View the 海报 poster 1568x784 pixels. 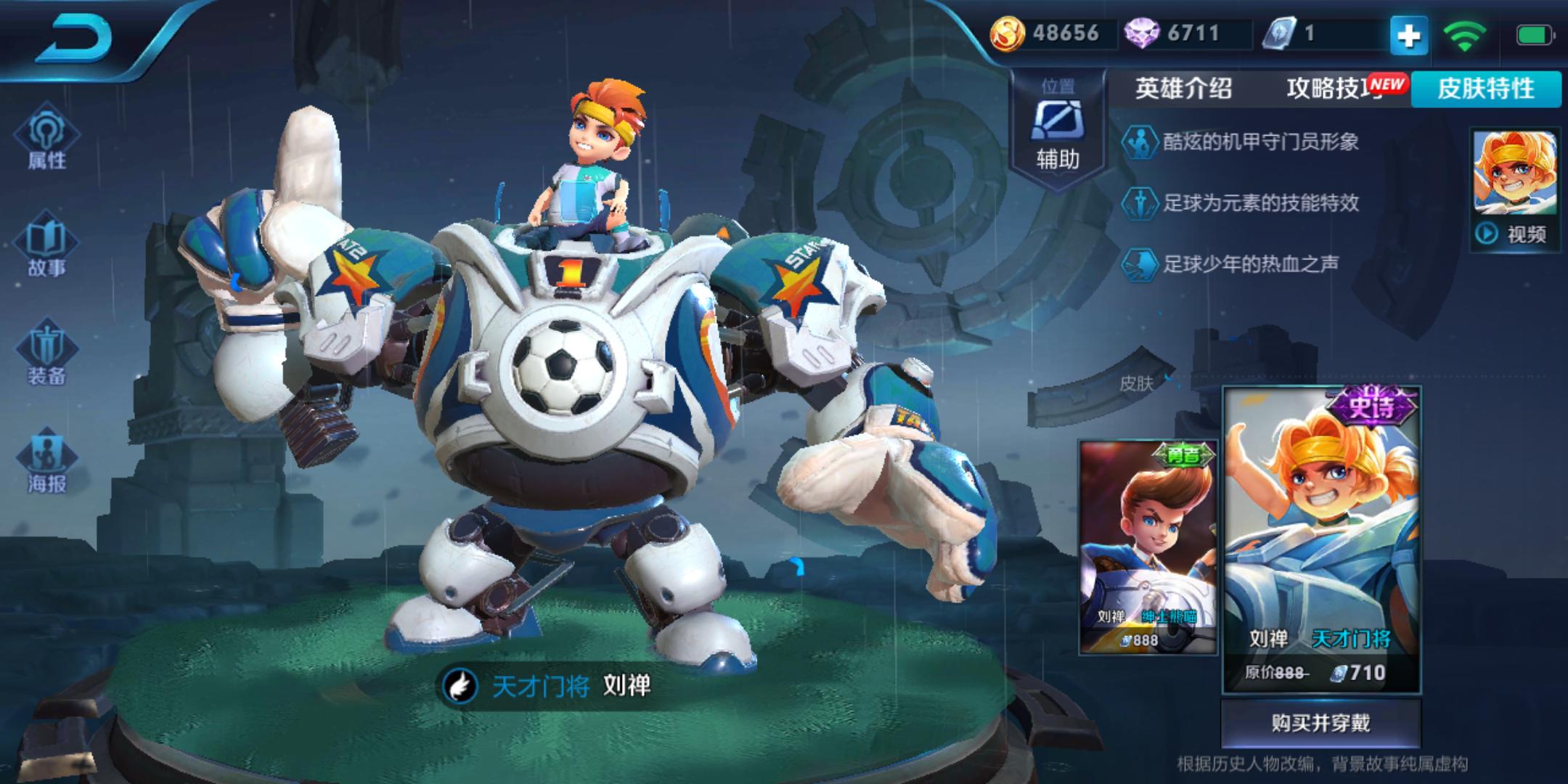pyautogui.click(x=46, y=462)
